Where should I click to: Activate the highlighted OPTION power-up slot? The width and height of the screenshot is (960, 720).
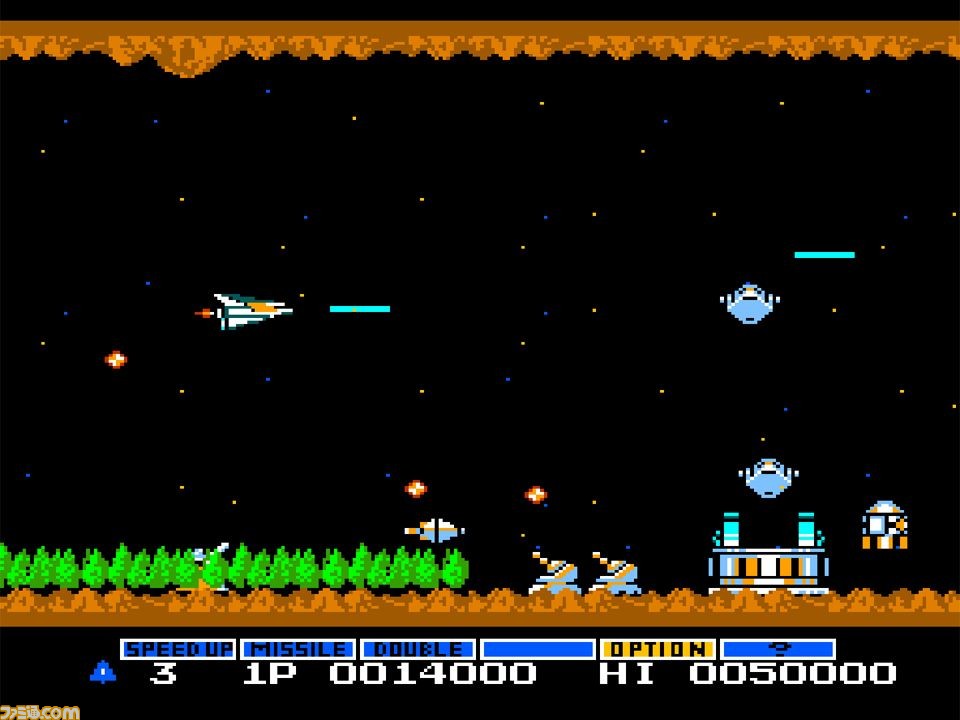point(658,649)
